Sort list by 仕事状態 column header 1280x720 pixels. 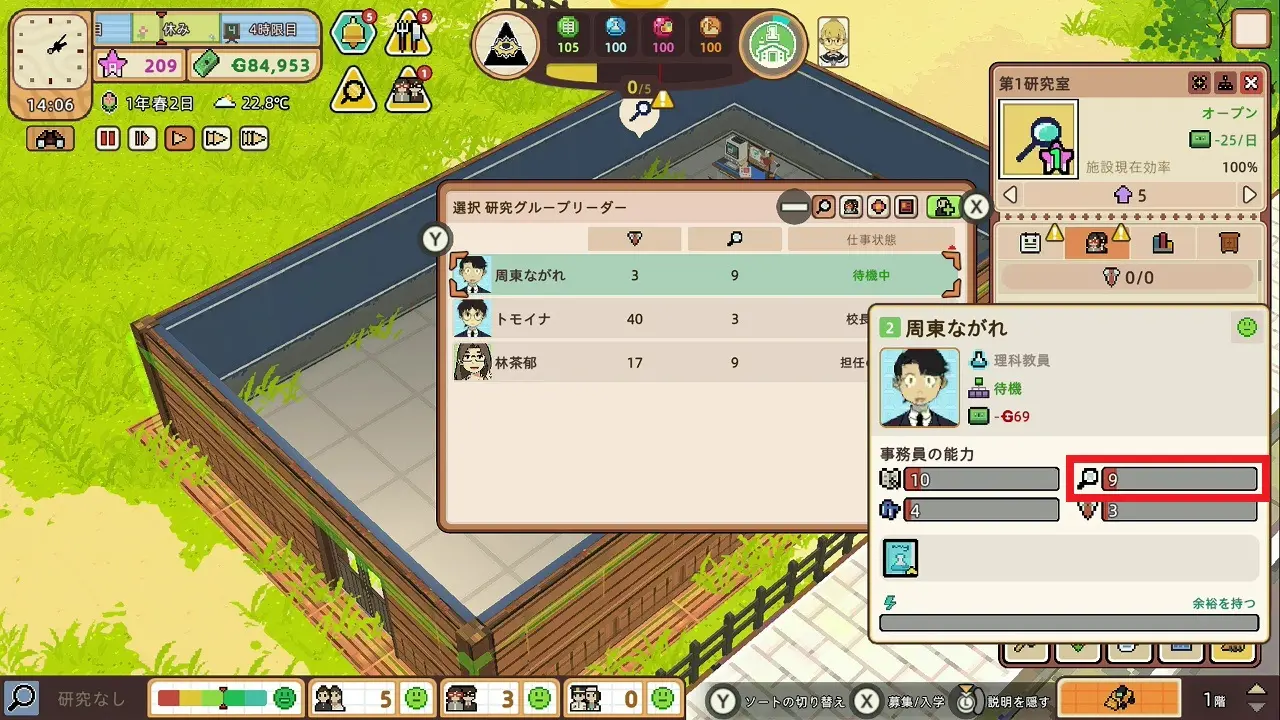(870, 240)
